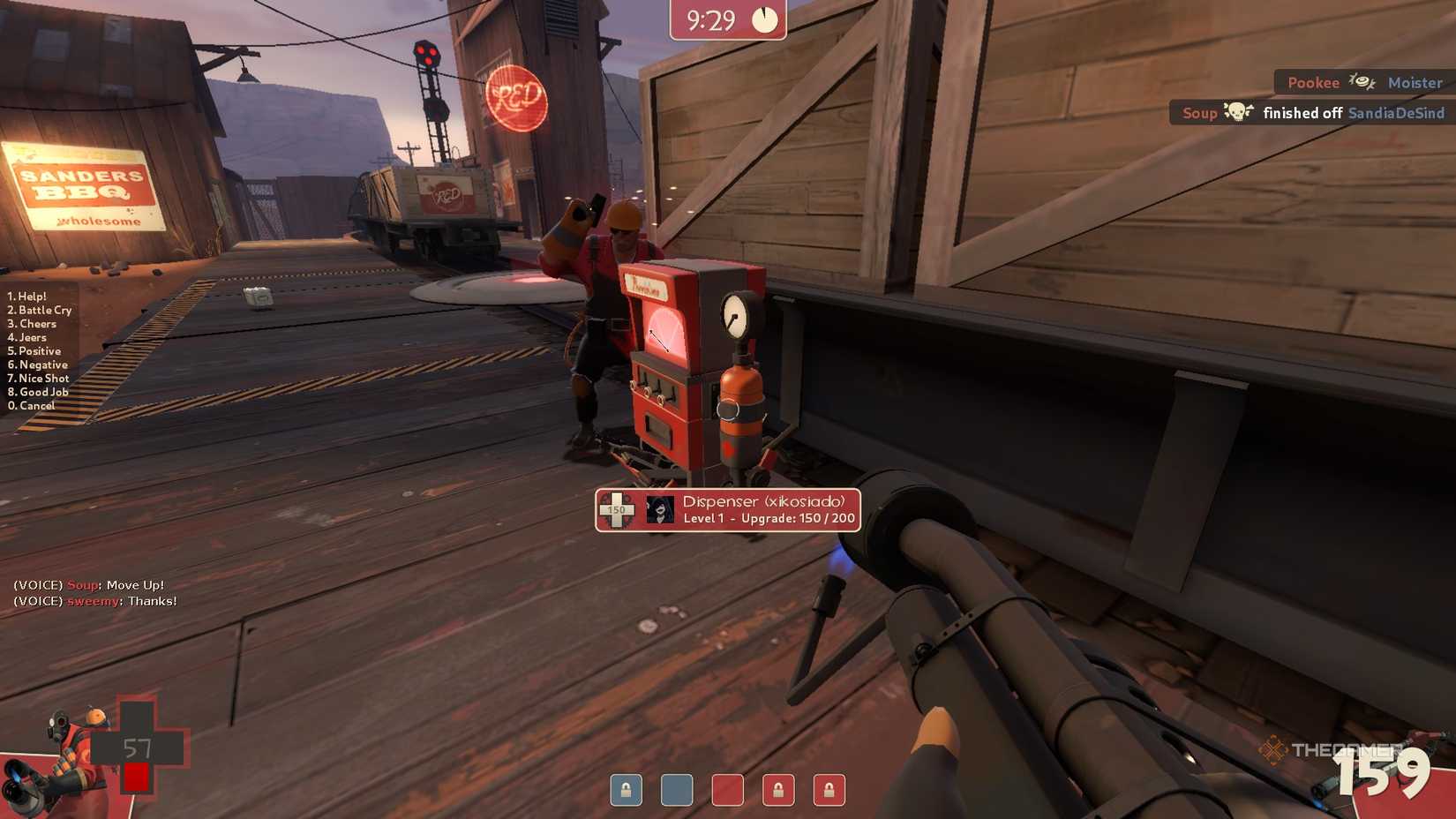Toggle the rightmost locked red control point

coord(828,791)
